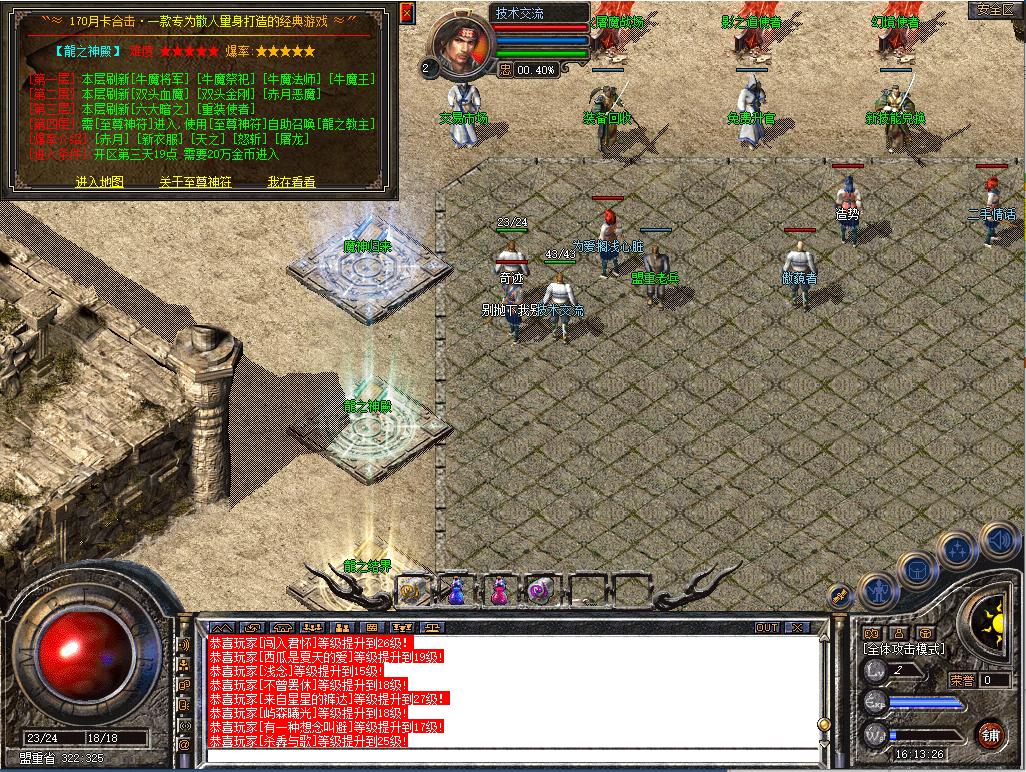Image resolution: width=1026 pixels, height=772 pixels.
Task: Click the 安全区 label at top right
Action: [995, 9]
